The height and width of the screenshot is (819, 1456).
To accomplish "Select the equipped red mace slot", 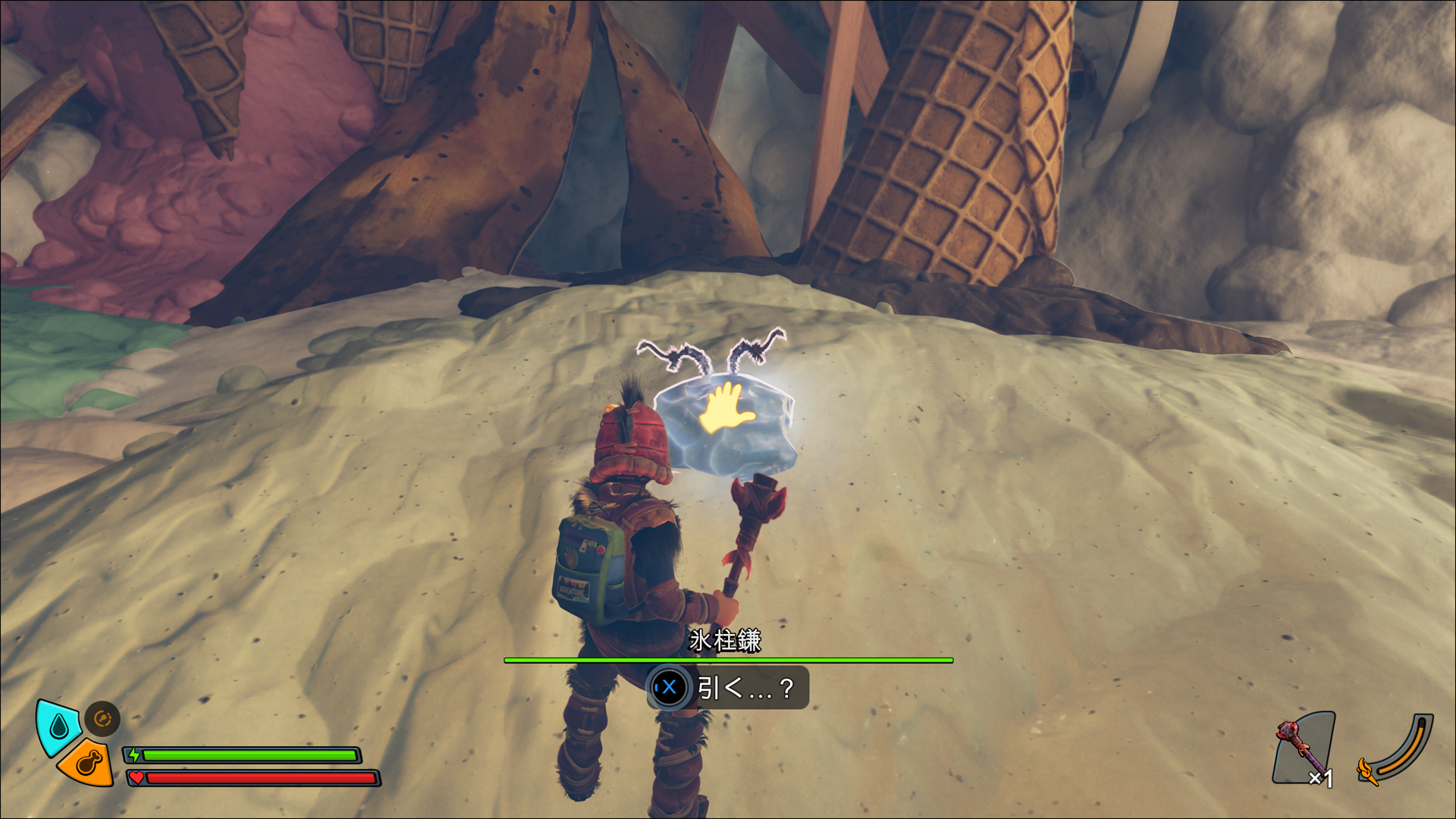I will coord(1303,748).
